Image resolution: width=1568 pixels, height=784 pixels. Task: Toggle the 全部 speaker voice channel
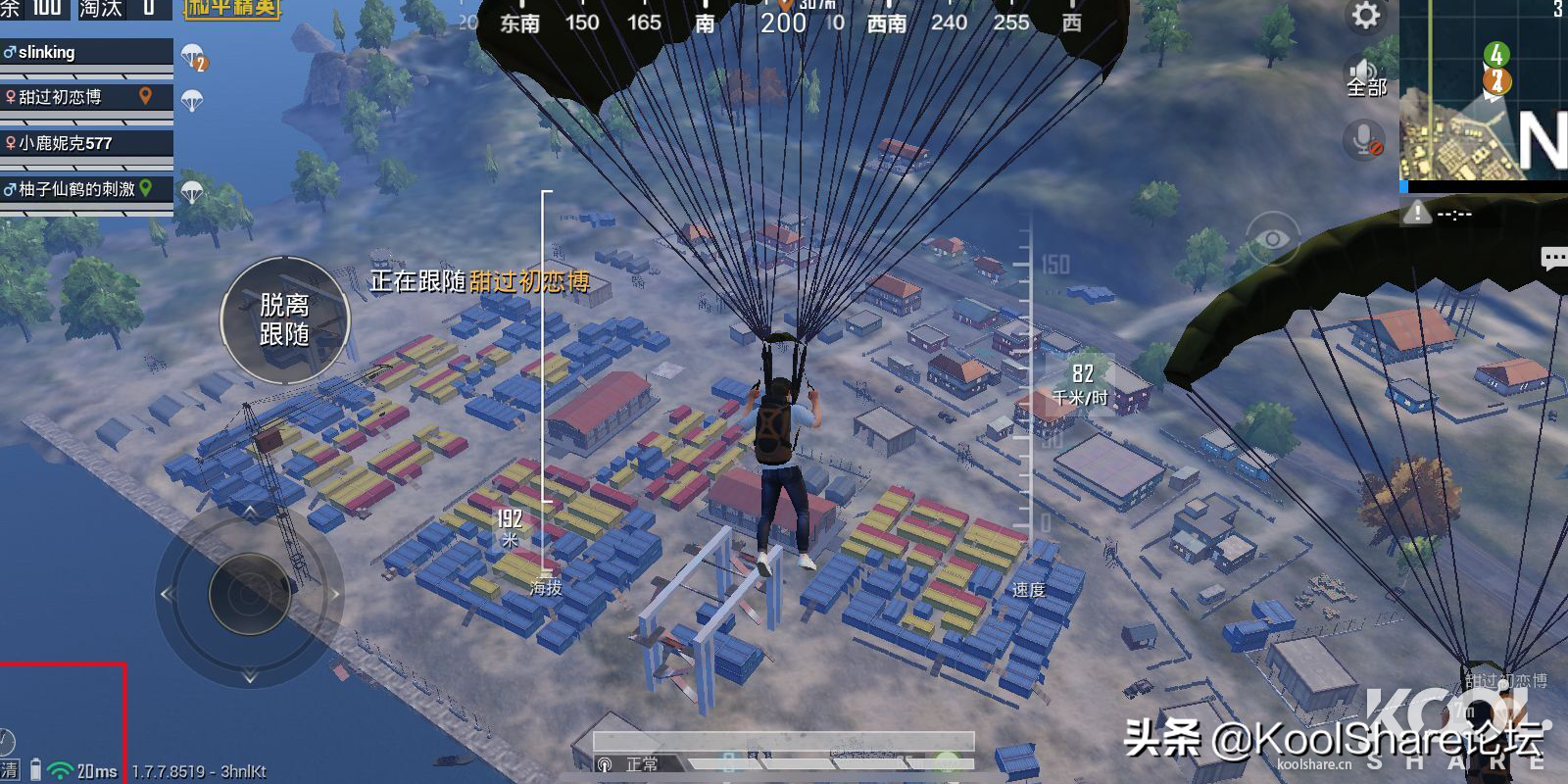pyautogui.click(x=1365, y=77)
